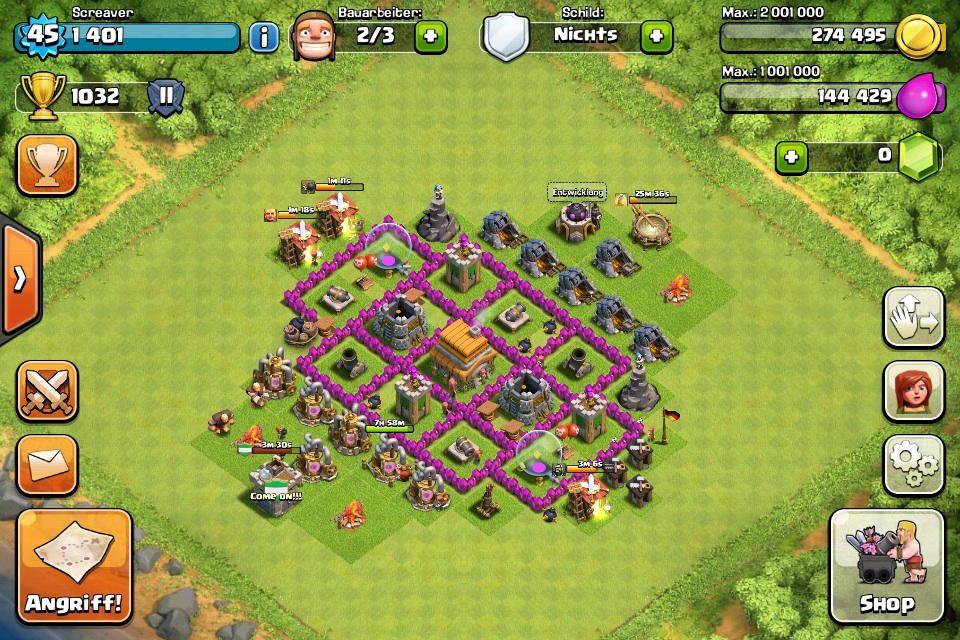Start an attack with Angriff! button
This screenshot has width=960, height=640.
74,566
